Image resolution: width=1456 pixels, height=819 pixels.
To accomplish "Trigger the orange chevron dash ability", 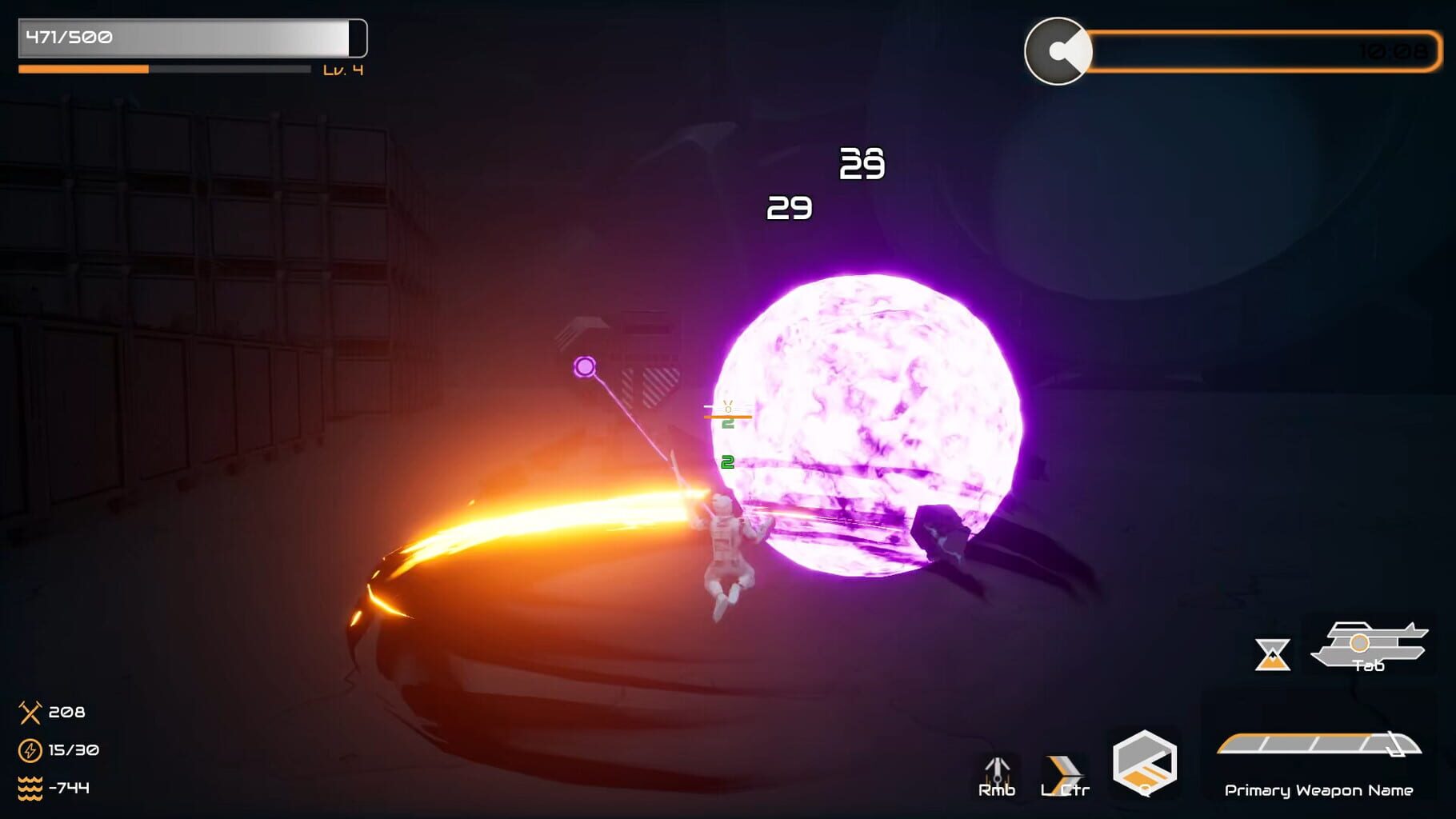I will 1064,774.
